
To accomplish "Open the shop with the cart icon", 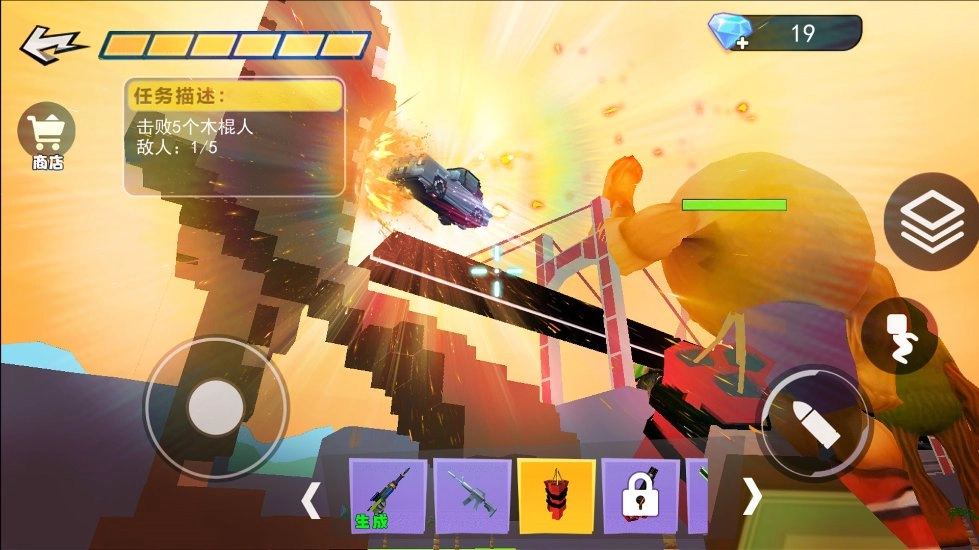I will tap(46, 135).
